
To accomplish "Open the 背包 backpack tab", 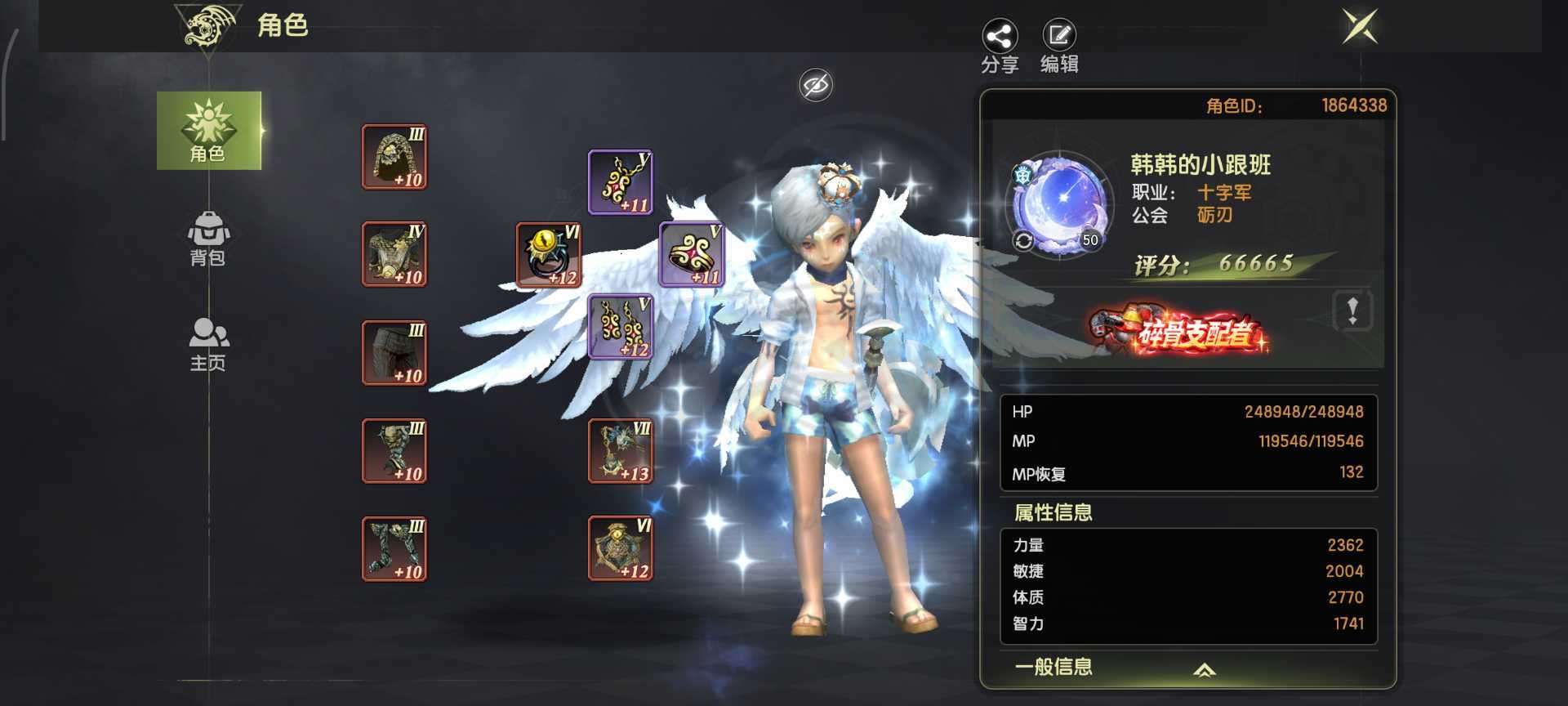I will point(207,238).
